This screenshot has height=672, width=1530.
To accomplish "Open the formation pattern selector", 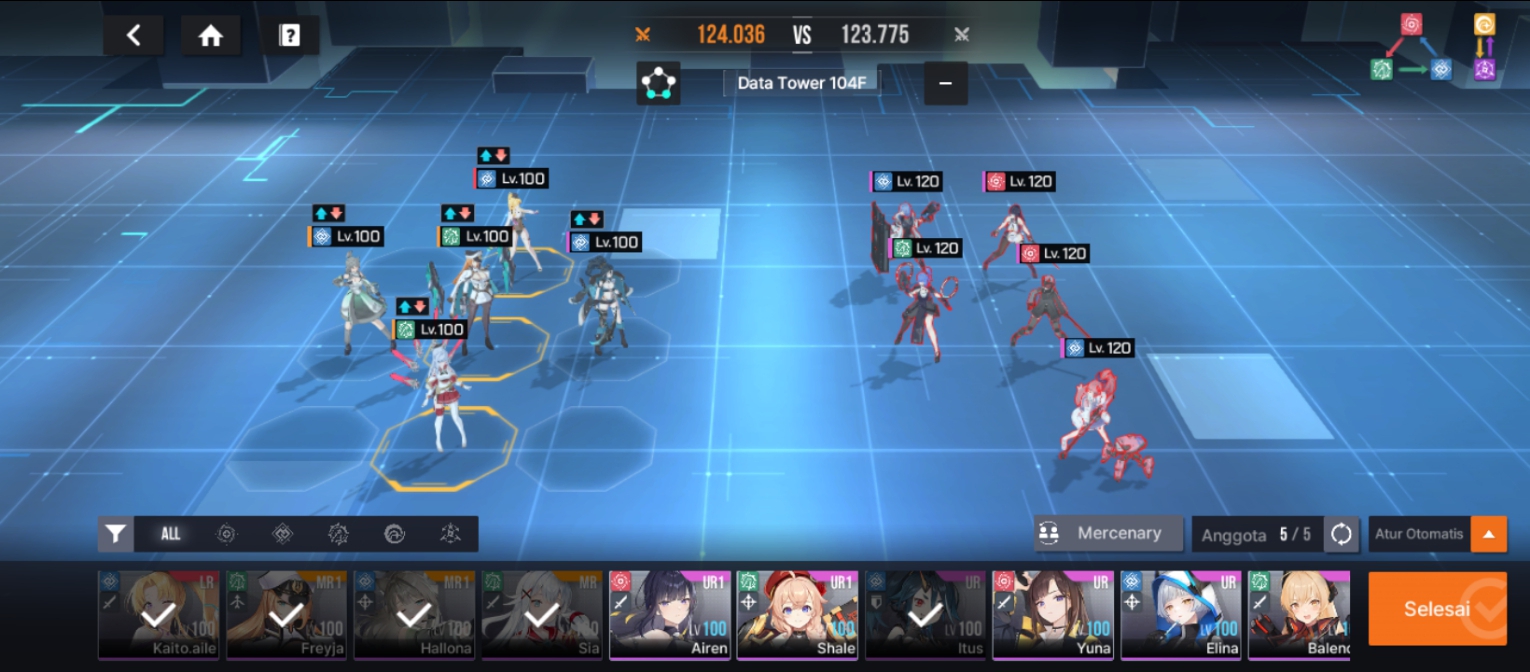I will [x=658, y=83].
